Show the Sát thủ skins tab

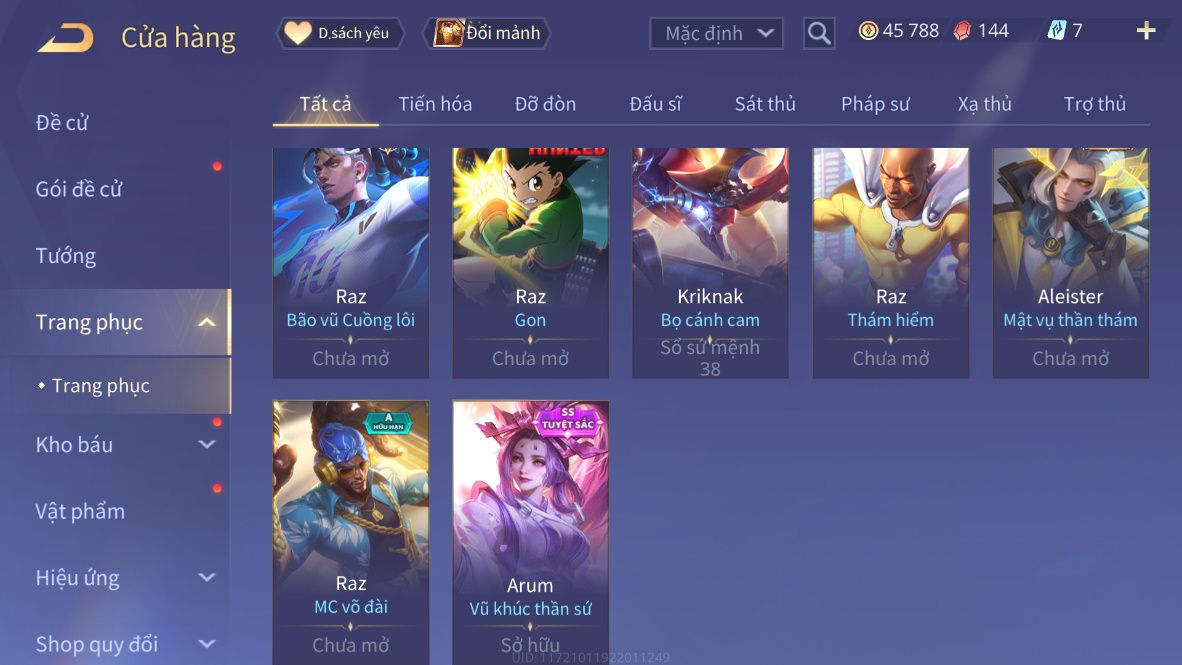pyautogui.click(x=765, y=104)
